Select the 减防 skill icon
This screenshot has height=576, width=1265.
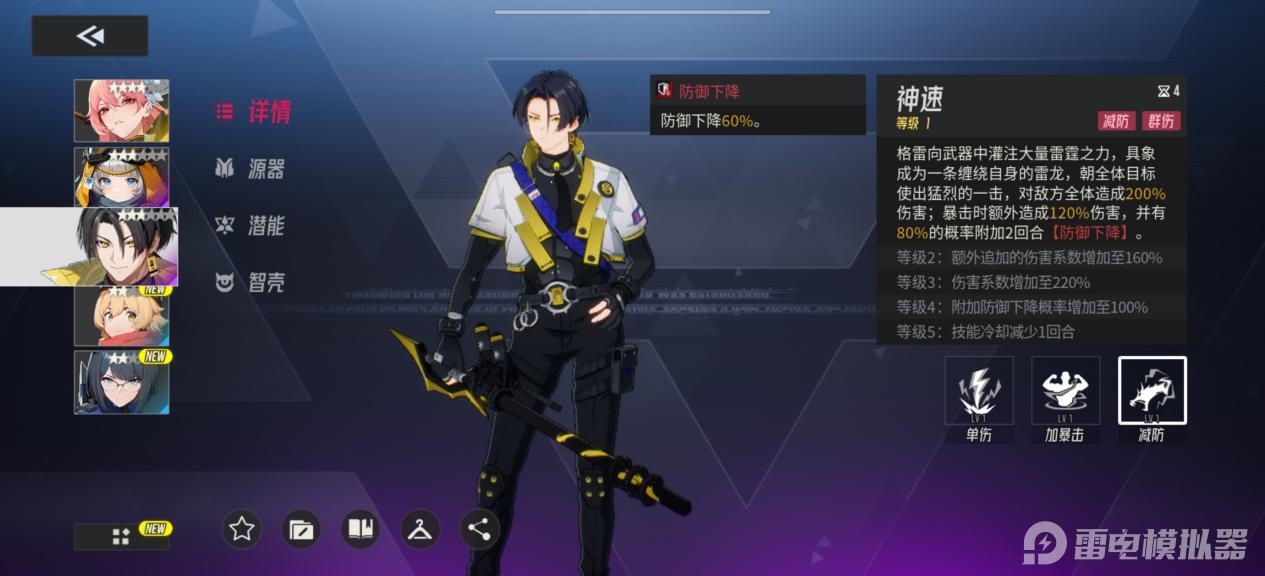[1152, 391]
